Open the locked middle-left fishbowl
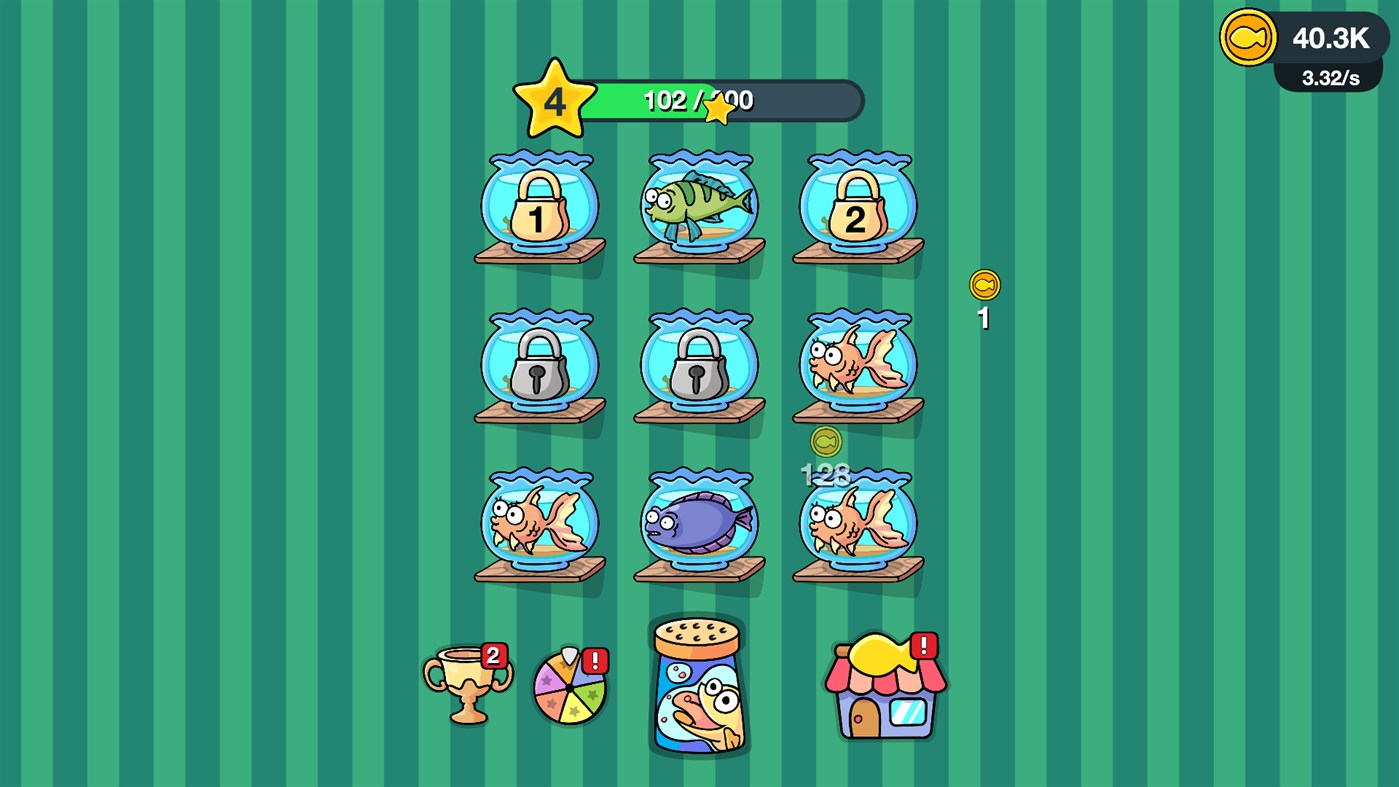Screen dimensions: 1399x787 (540, 365)
